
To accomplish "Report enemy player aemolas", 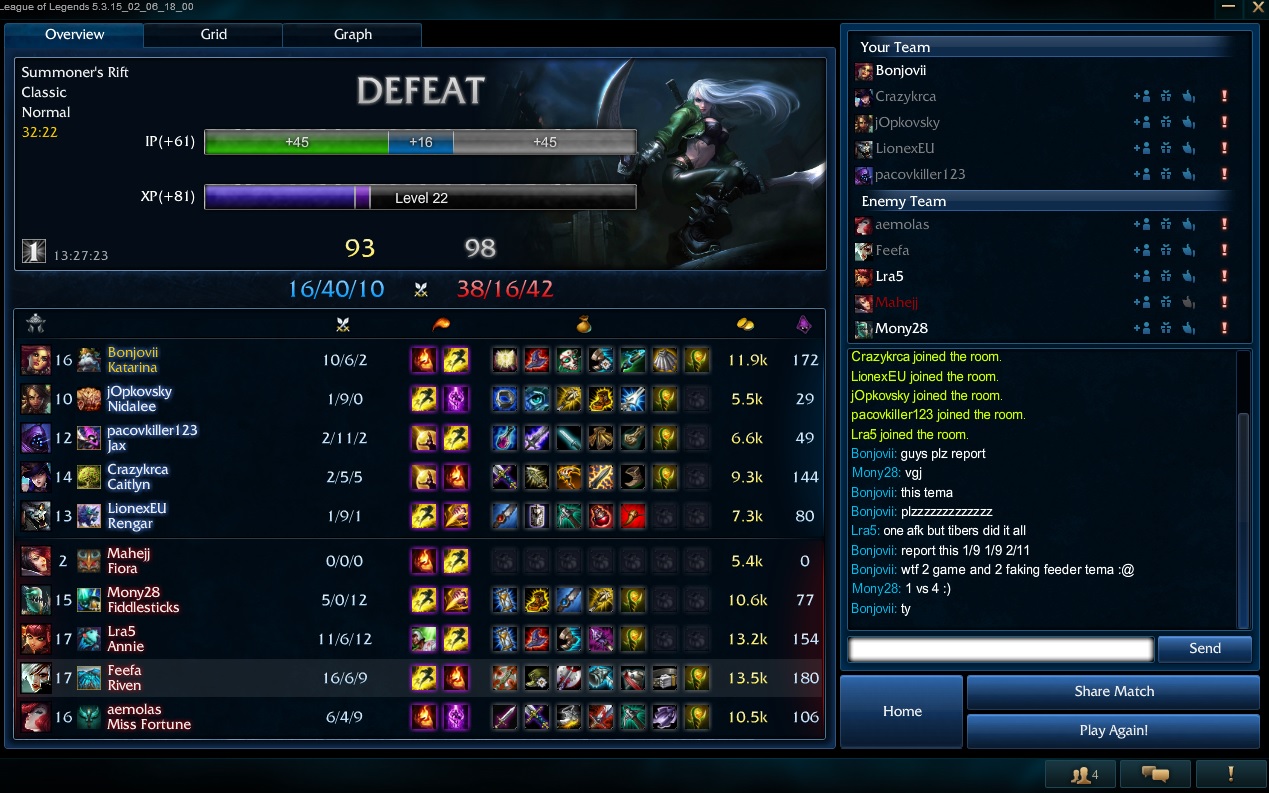I will pyautogui.click(x=1224, y=225).
